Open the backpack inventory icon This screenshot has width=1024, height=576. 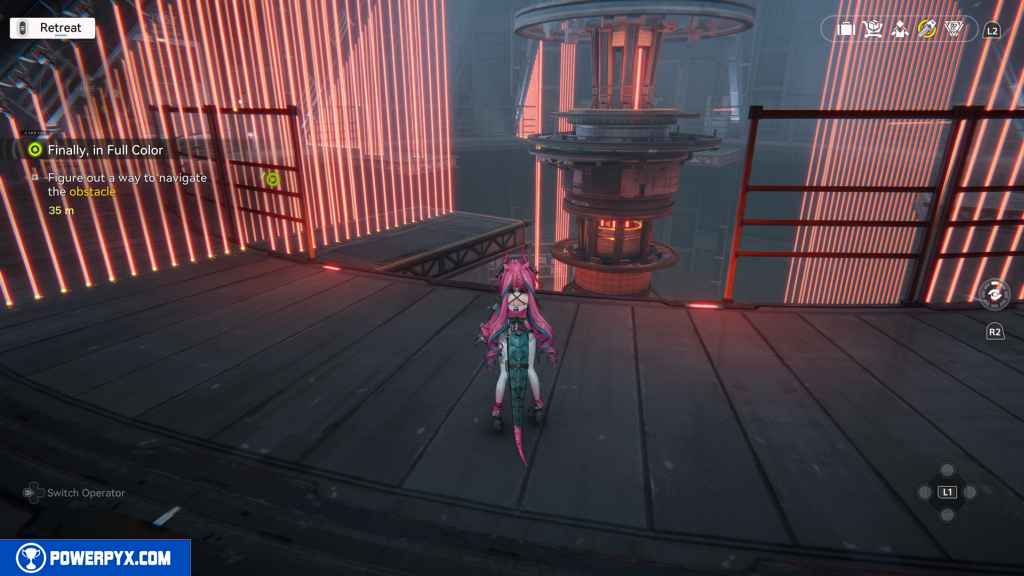[845, 29]
